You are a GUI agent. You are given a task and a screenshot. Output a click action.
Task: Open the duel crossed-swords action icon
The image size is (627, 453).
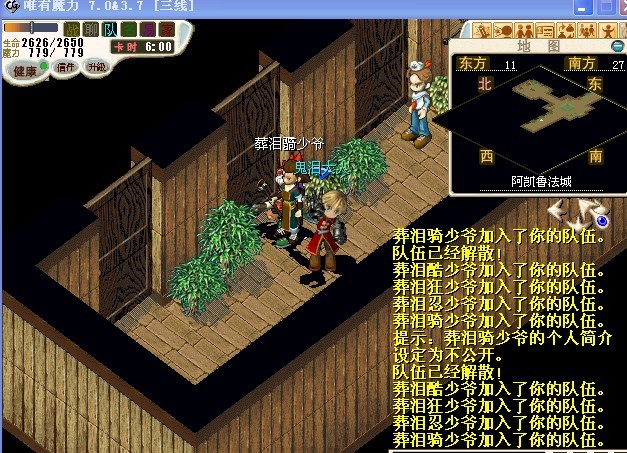tap(482, 28)
